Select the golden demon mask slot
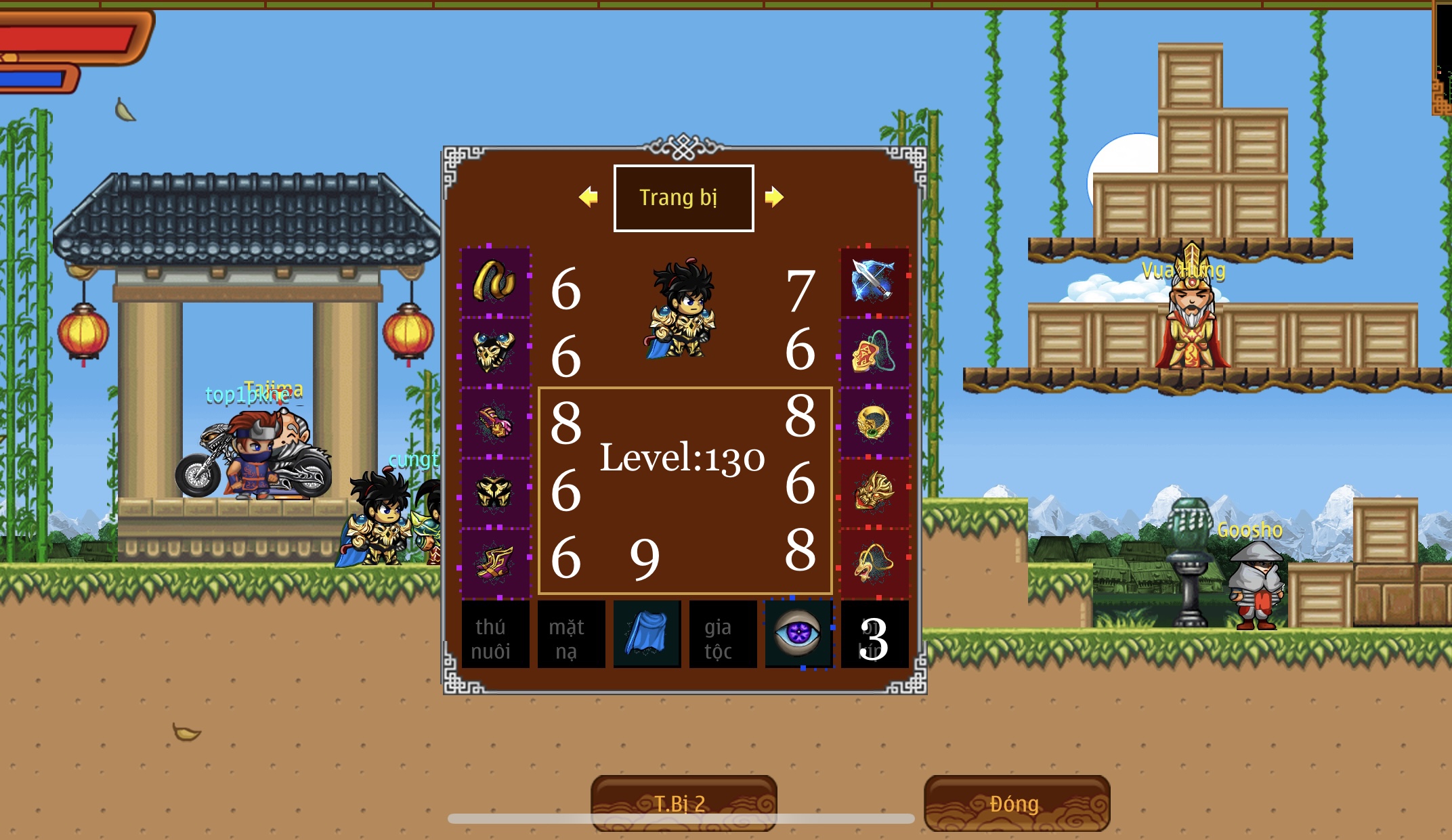This screenshot has height=840, width=1452. pos(874,493)
